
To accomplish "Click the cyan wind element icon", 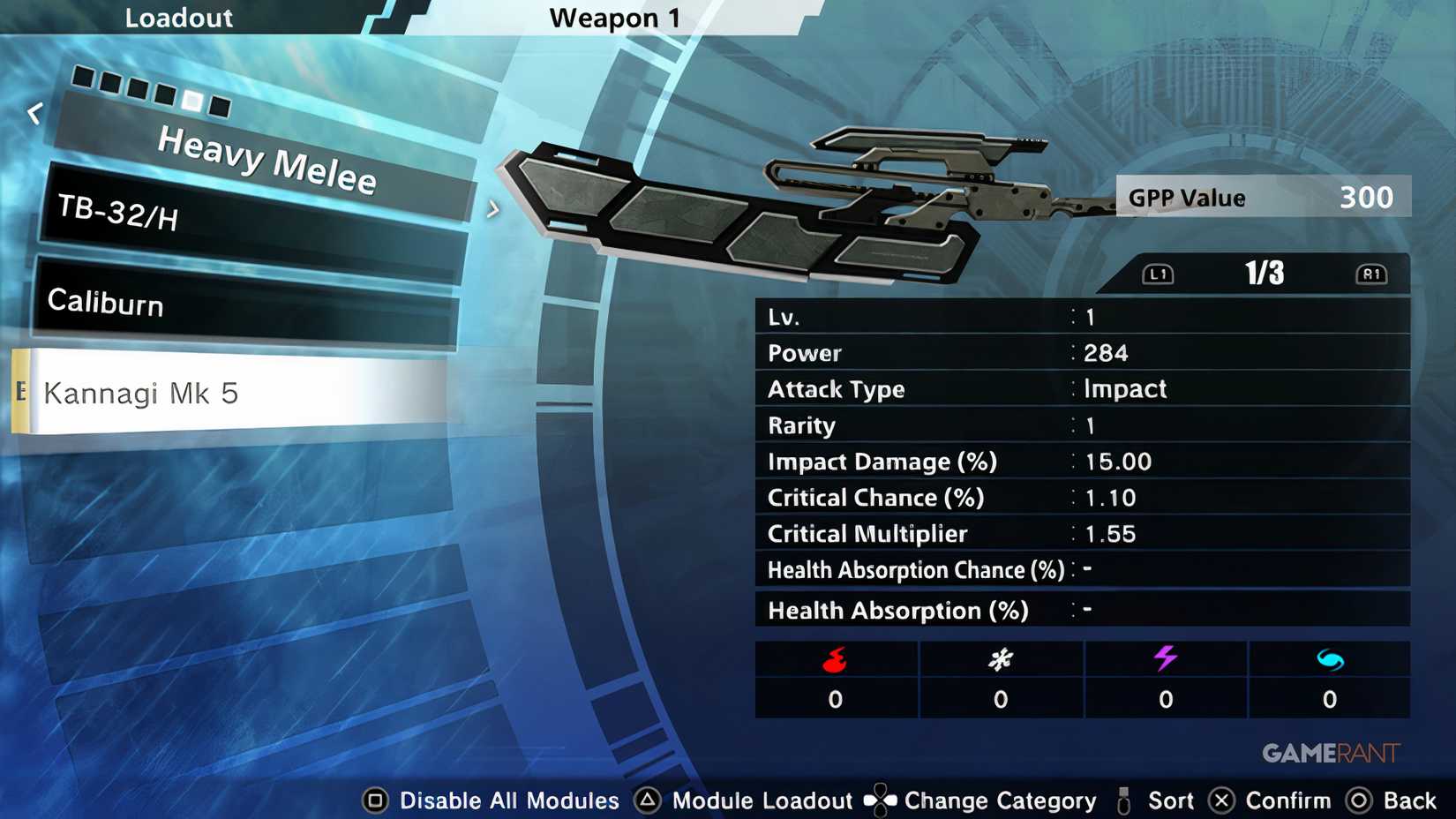I will click(1329, 657).
